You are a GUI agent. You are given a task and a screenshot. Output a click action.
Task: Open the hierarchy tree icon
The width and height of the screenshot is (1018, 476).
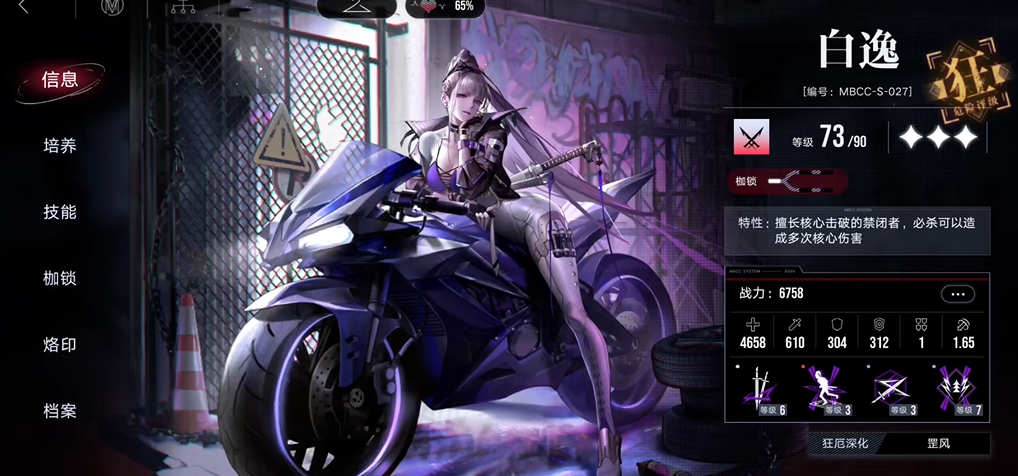click(180, 9)
